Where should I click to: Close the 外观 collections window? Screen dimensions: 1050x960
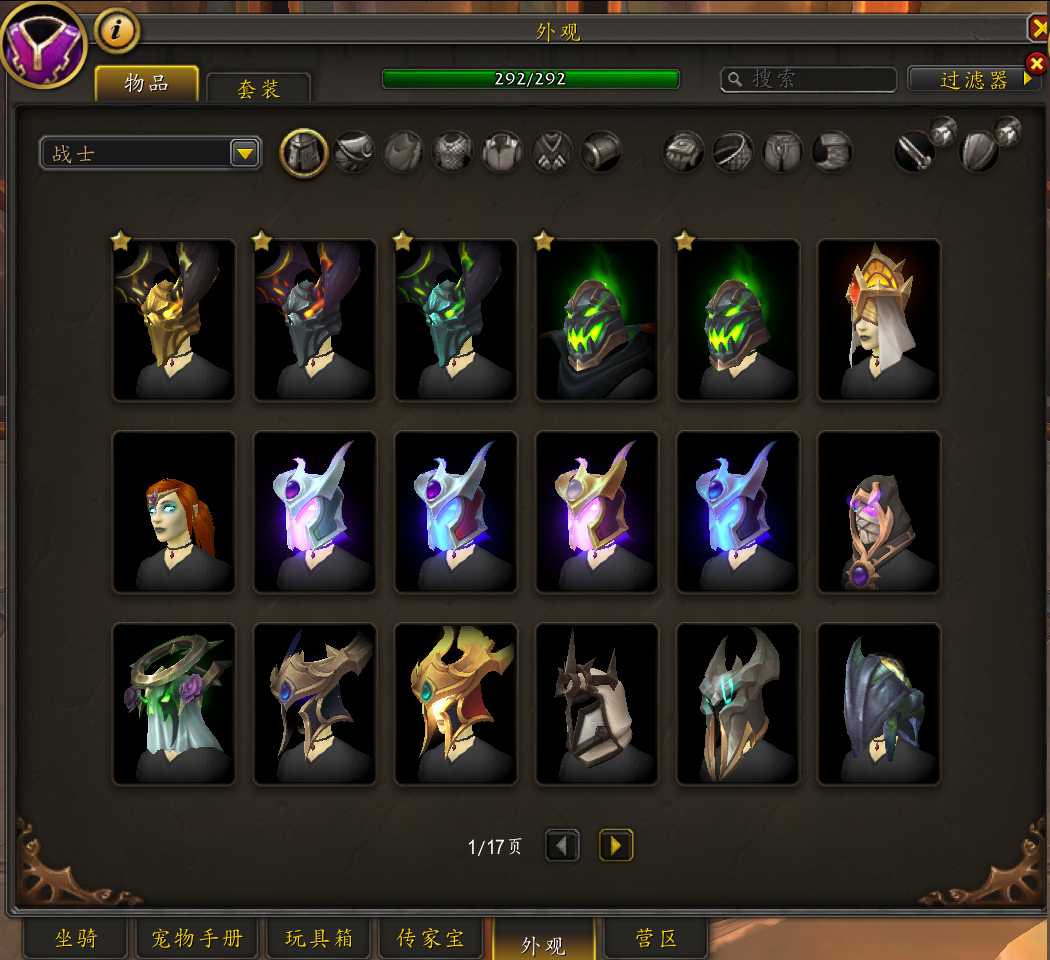click(1037, 28)
